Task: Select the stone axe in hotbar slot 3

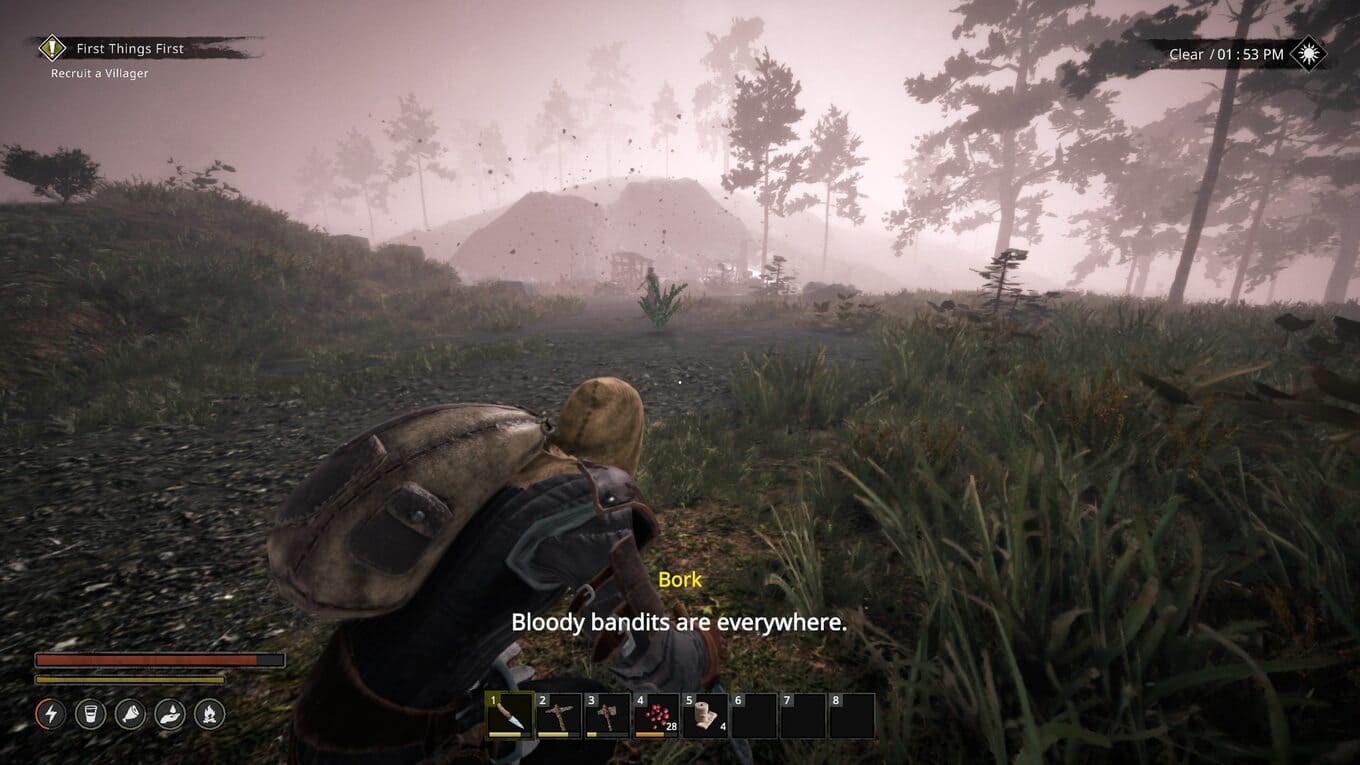Action: click(x=607, y=716)
